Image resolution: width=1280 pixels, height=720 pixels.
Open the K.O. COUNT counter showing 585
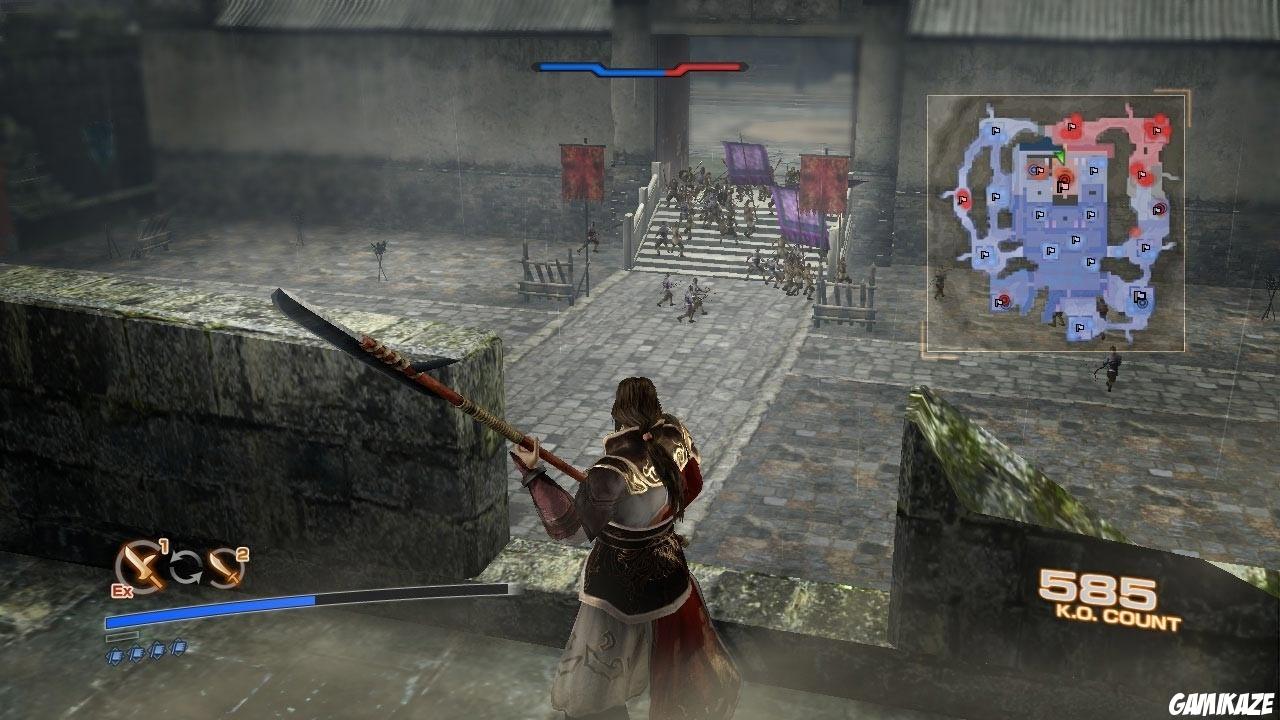[x=1096, y=585]
